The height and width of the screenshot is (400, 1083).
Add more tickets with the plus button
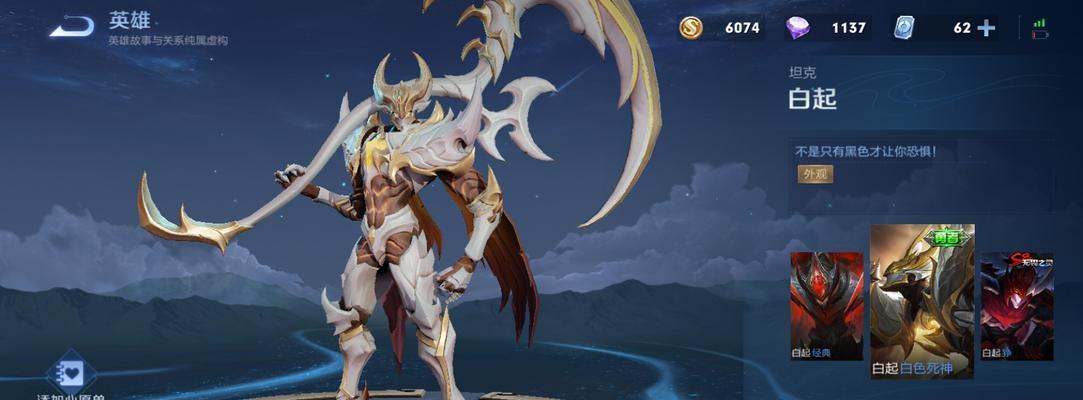[x=986, y=28]
